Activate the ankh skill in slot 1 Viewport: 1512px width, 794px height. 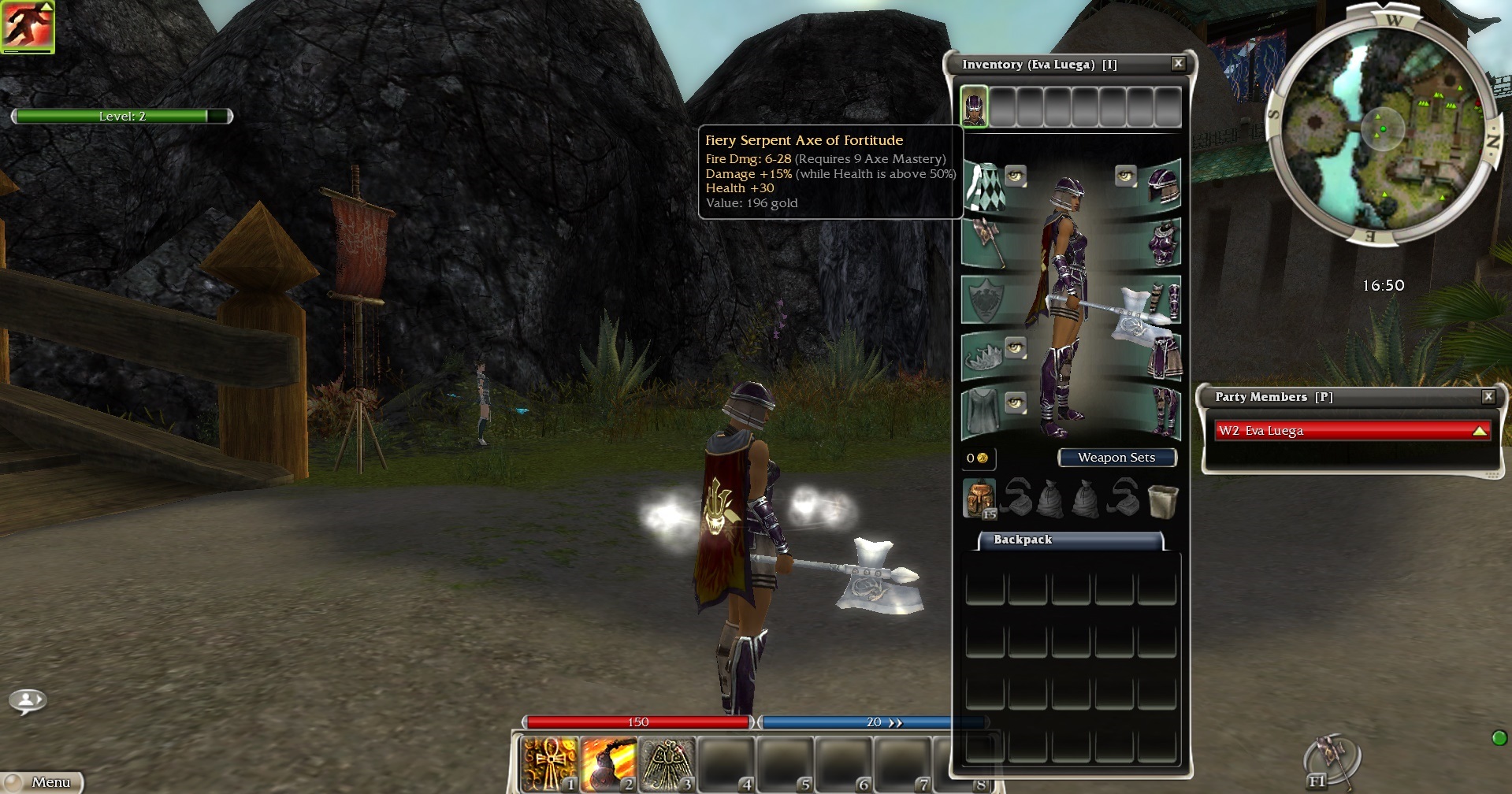click(549, 763)
